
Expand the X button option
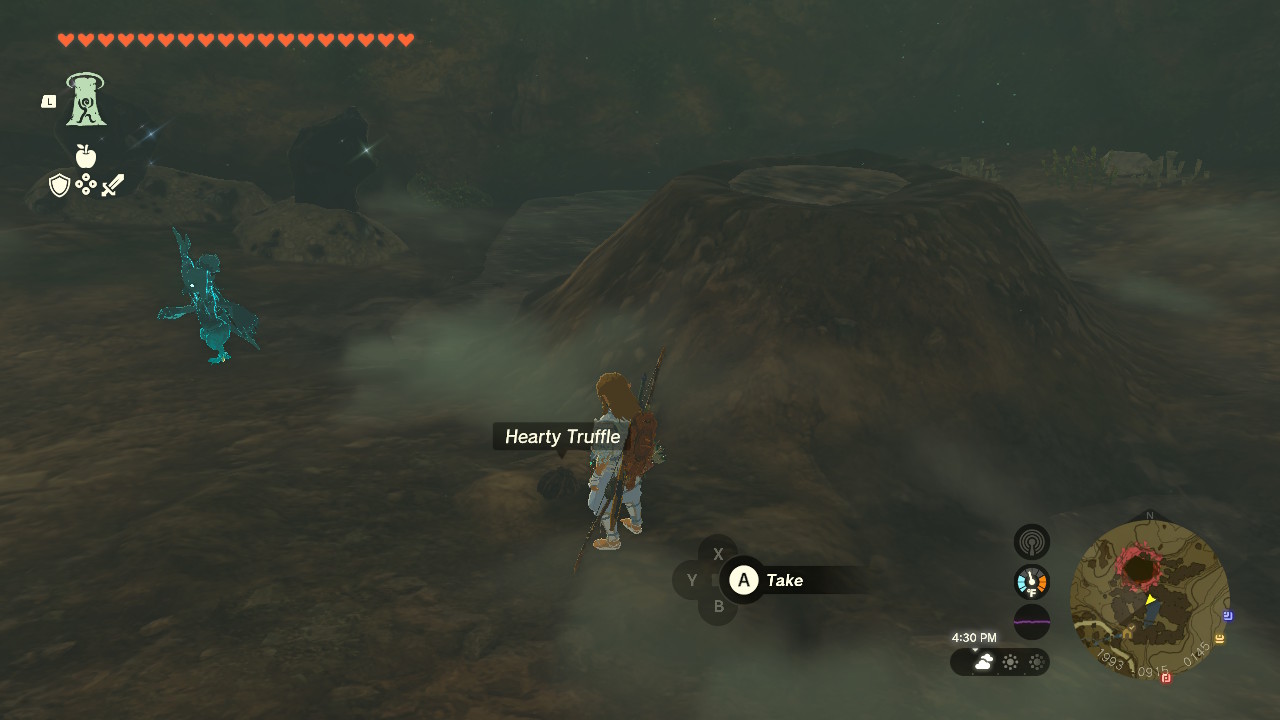coord(717,553)
